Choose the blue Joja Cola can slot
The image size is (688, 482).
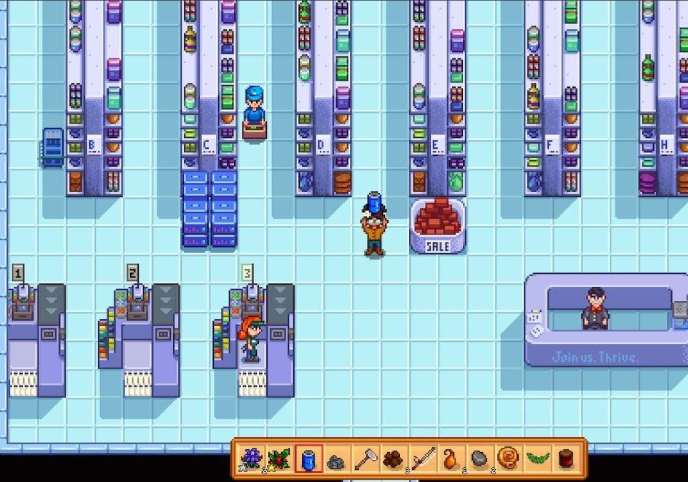point(309,459)
